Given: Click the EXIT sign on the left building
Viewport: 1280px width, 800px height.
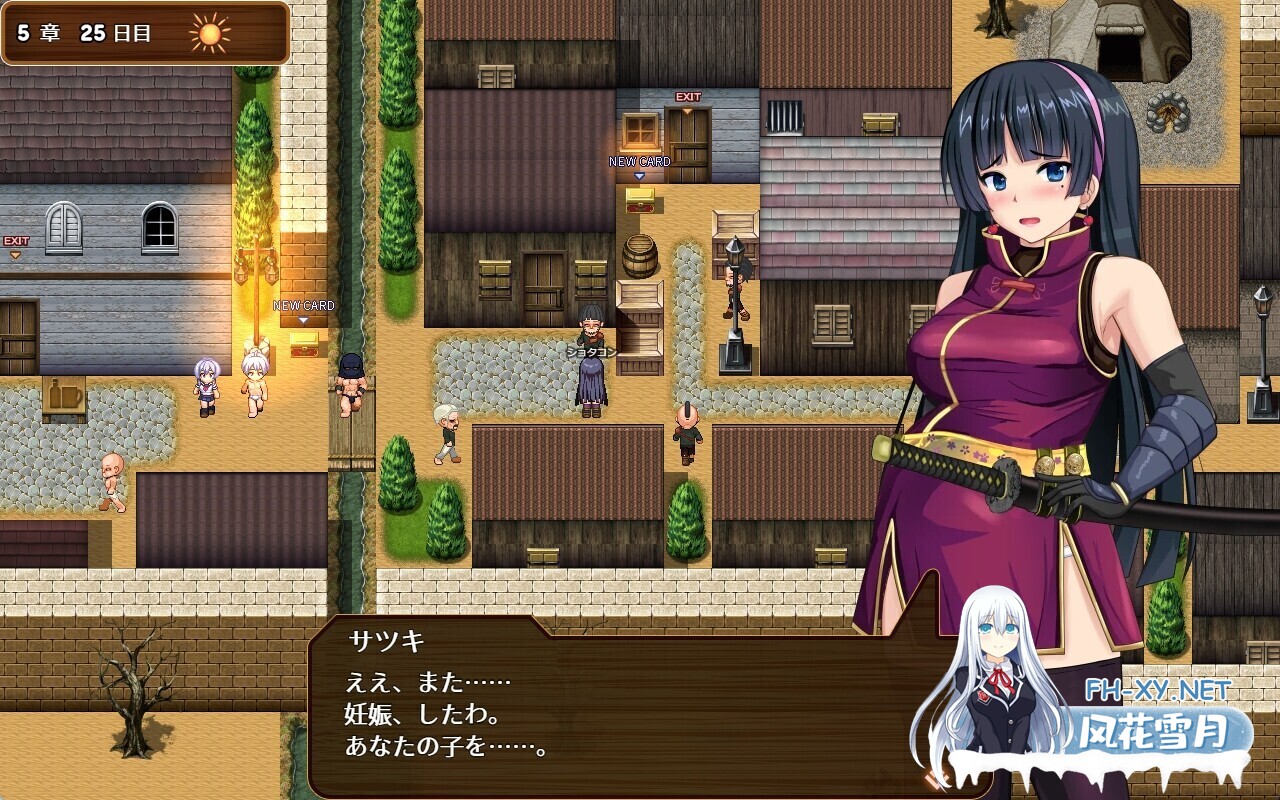Looking at the screenshot, I should tap(16, 240).
